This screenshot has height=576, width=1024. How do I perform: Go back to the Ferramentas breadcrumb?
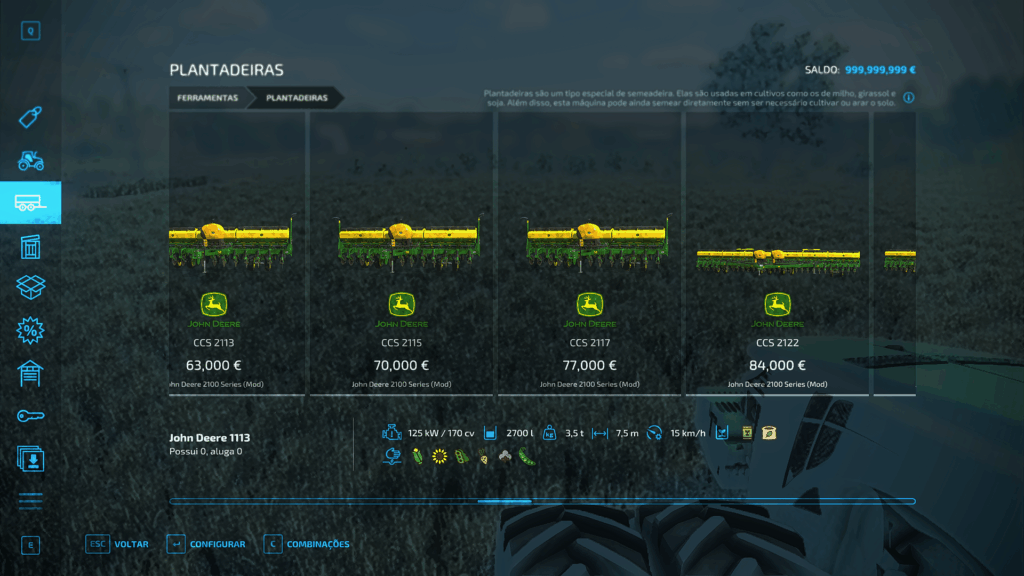[208, 98]
